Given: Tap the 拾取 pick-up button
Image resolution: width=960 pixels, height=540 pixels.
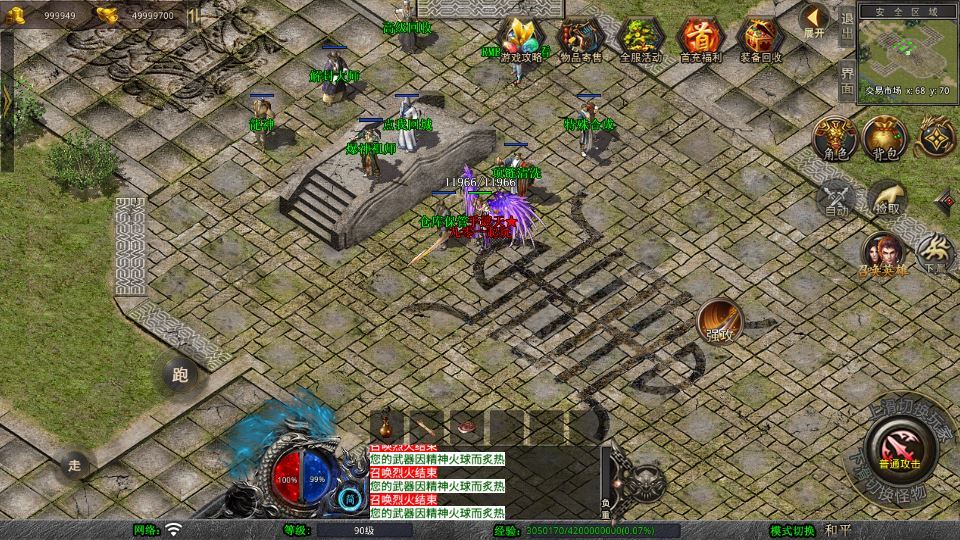Looking at the screenshot, I should (886, 198).
